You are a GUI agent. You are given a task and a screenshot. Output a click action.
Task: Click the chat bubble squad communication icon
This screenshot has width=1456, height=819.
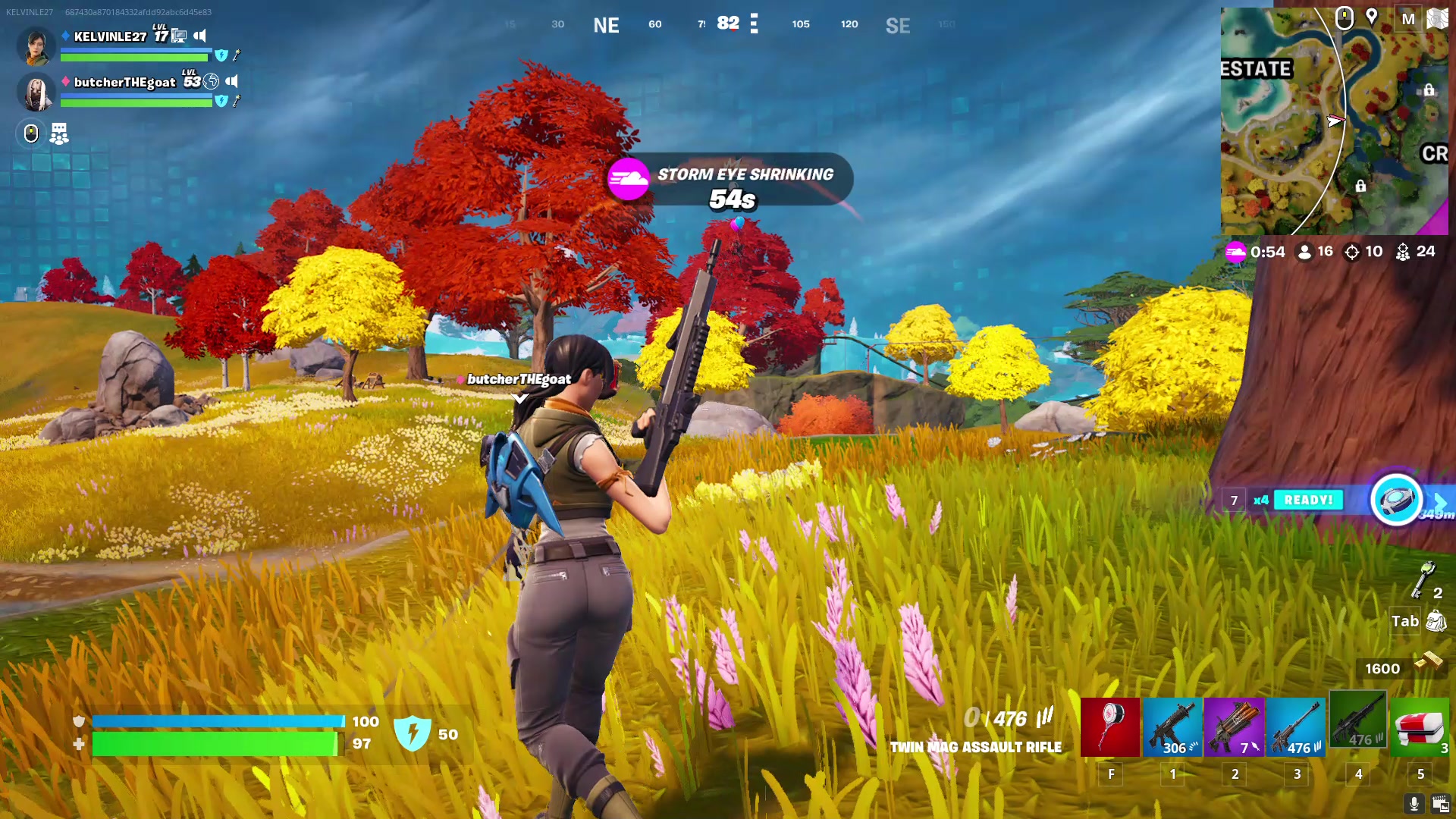[x=58, y=133]
